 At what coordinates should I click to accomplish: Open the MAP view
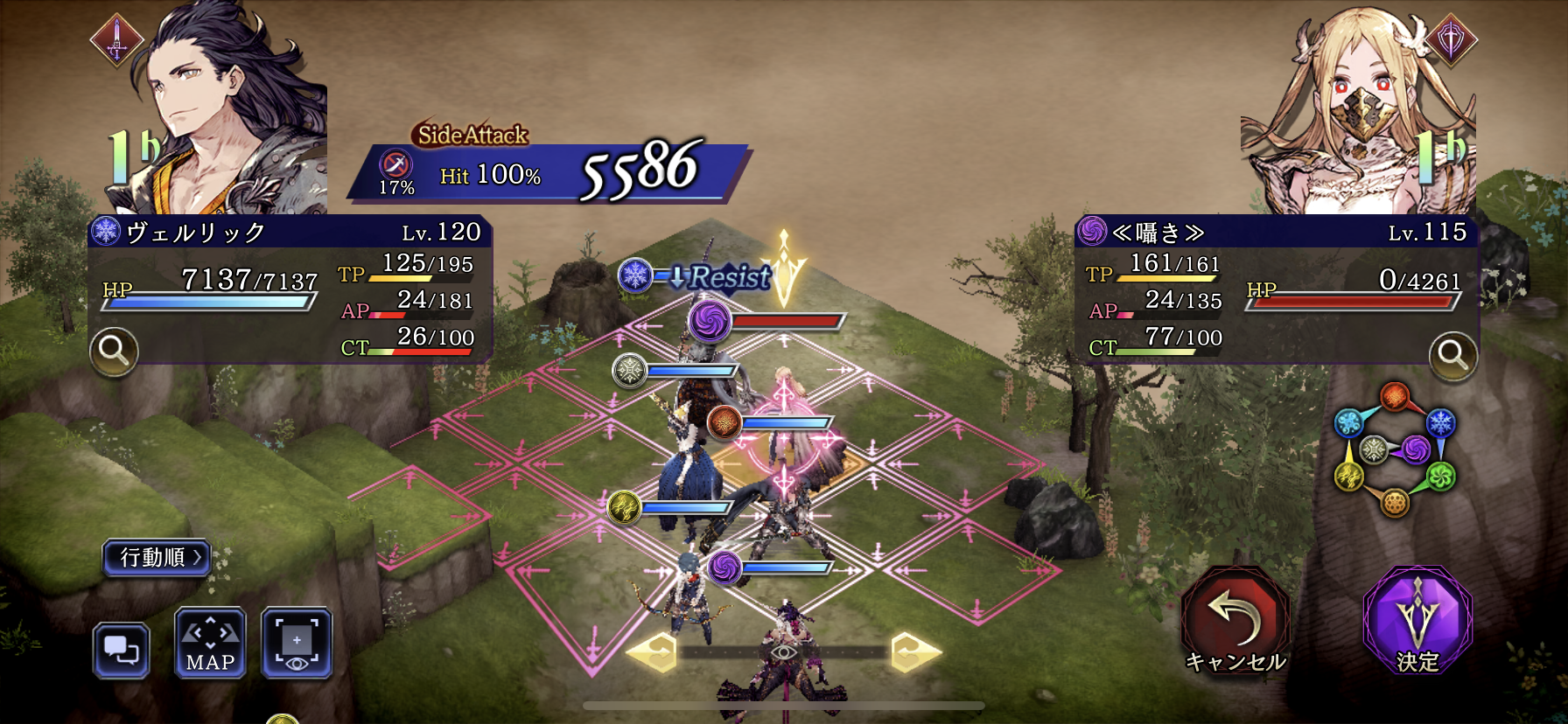click(x=210, y=644)
